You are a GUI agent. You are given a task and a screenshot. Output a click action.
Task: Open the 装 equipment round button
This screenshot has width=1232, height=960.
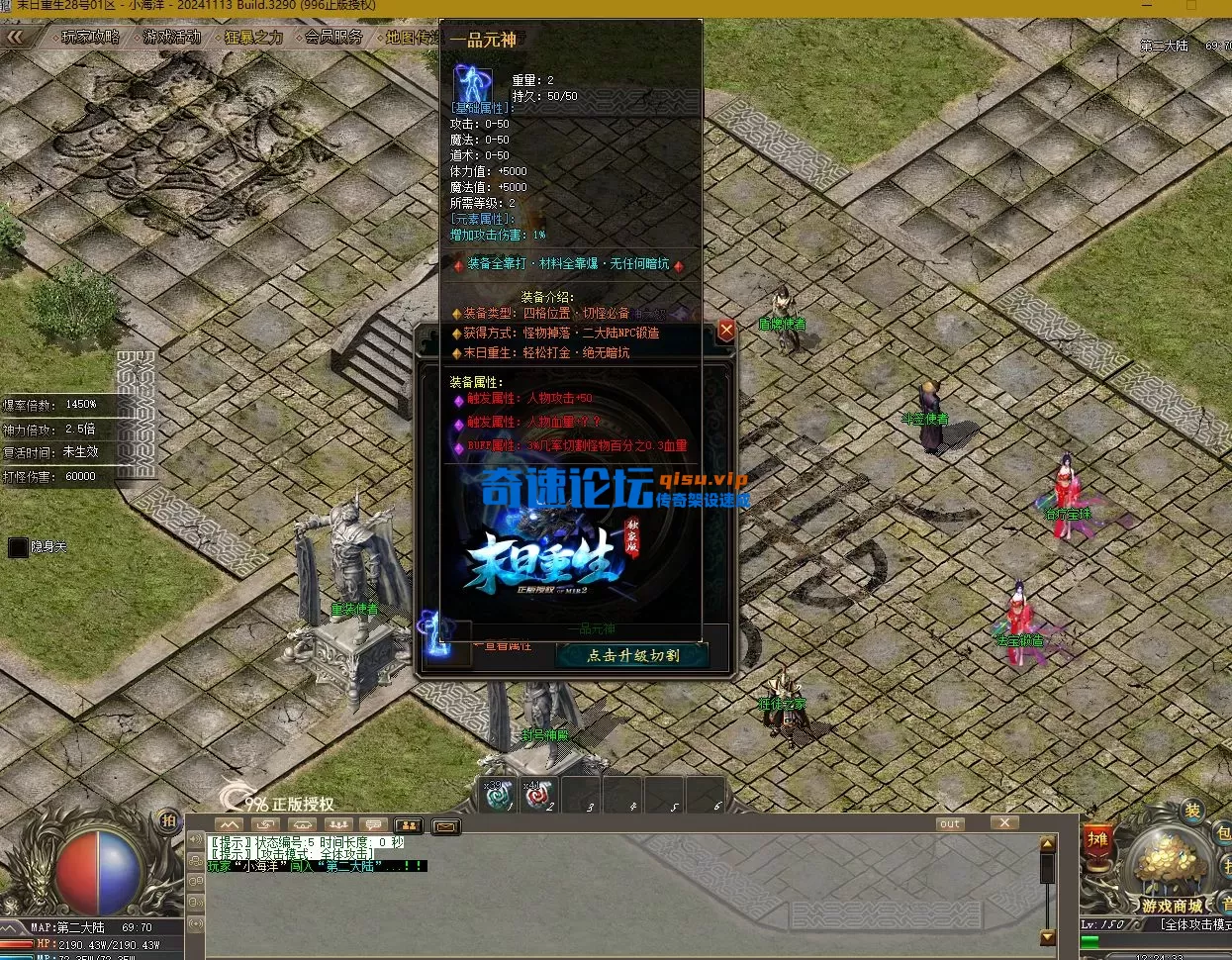(1193, 812)
